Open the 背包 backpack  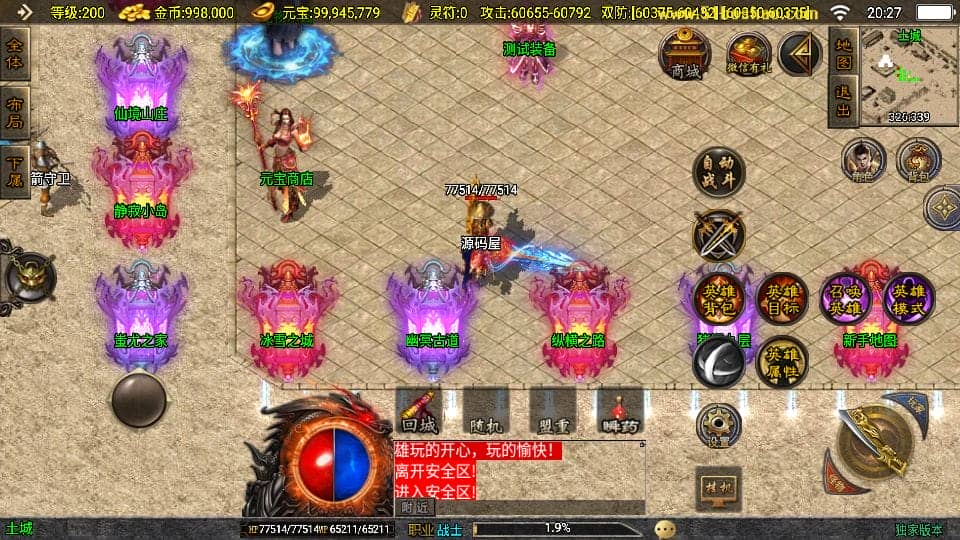(x=917, y=160)
